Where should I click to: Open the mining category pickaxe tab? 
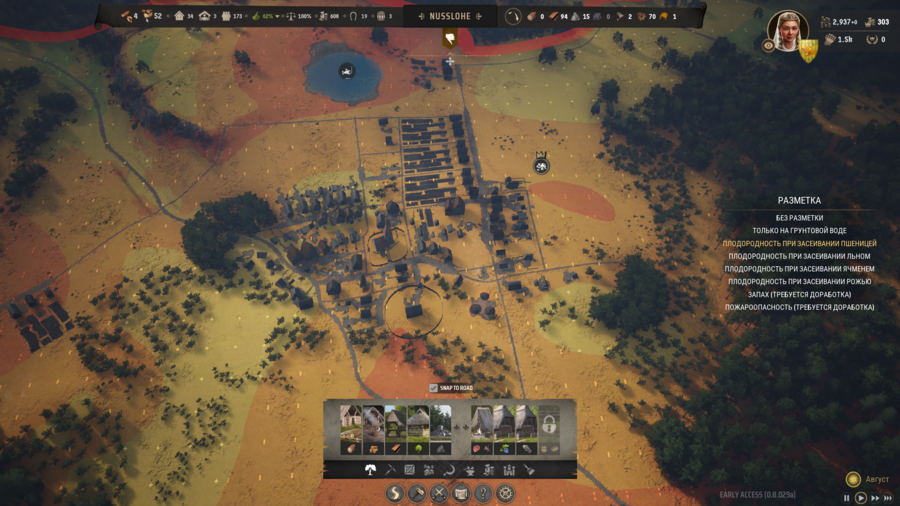click(390, 470)
